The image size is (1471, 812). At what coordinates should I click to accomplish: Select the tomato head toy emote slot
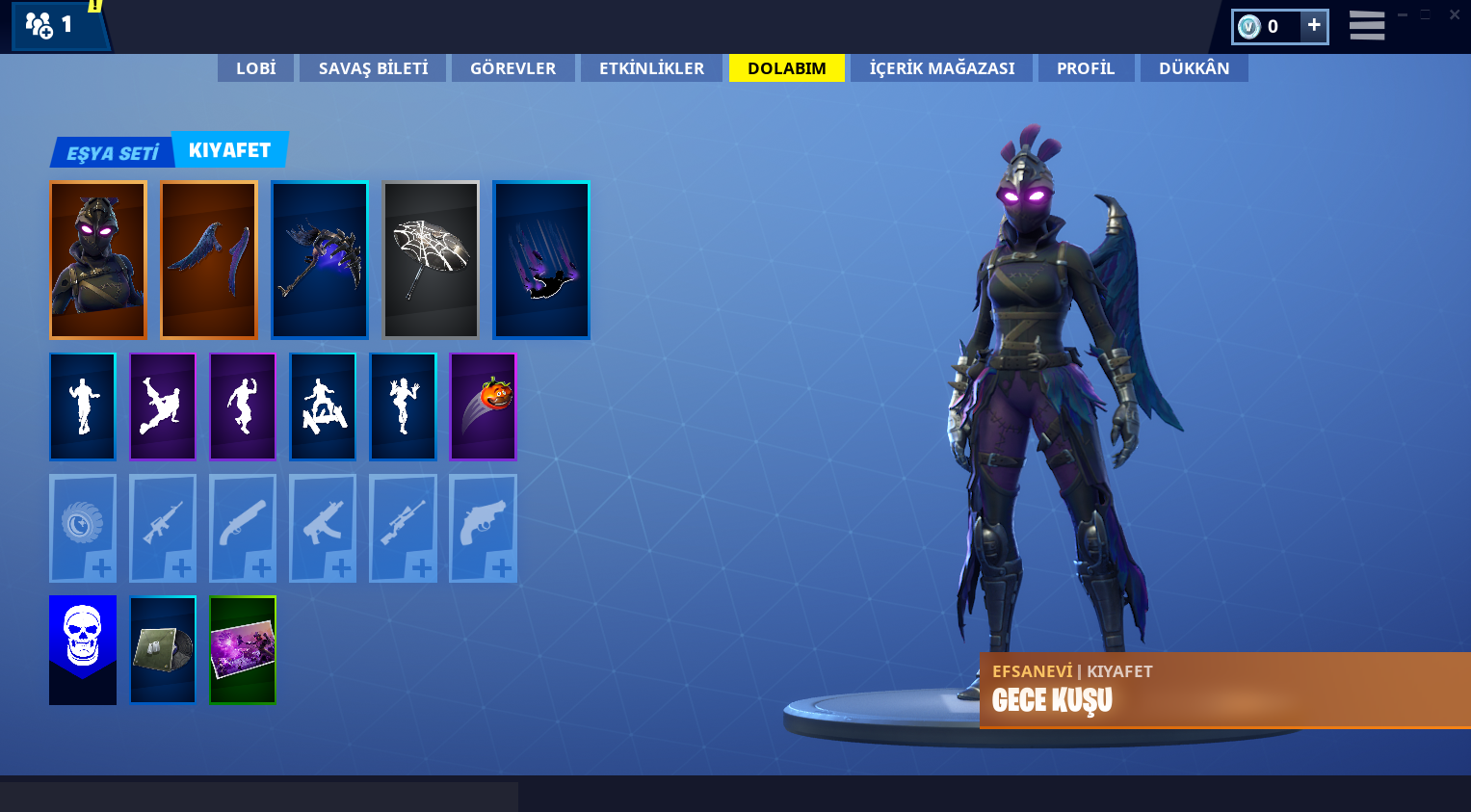(483, 406)
